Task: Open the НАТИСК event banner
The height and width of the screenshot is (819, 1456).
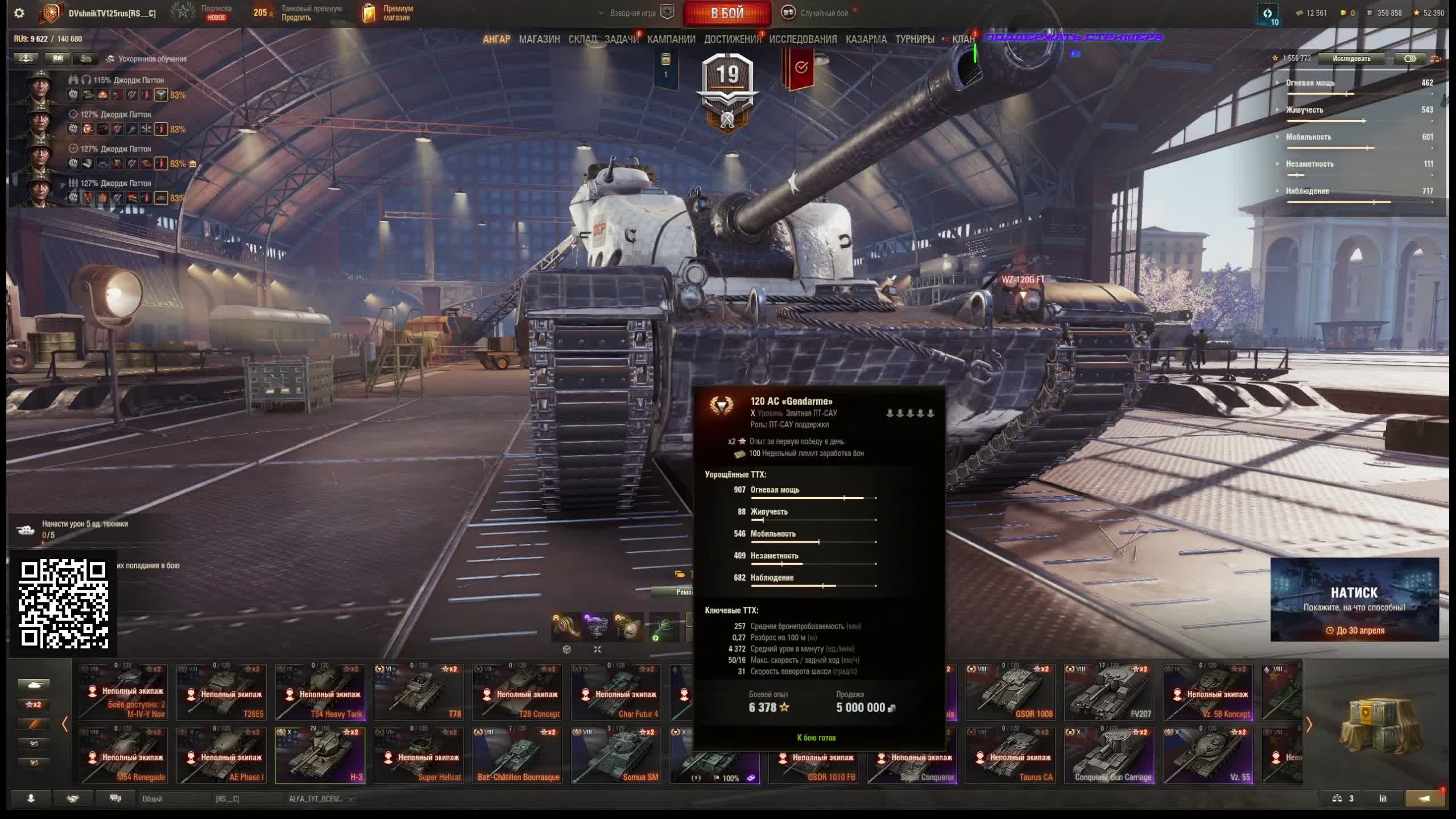Action: (x=1354, y=599)
